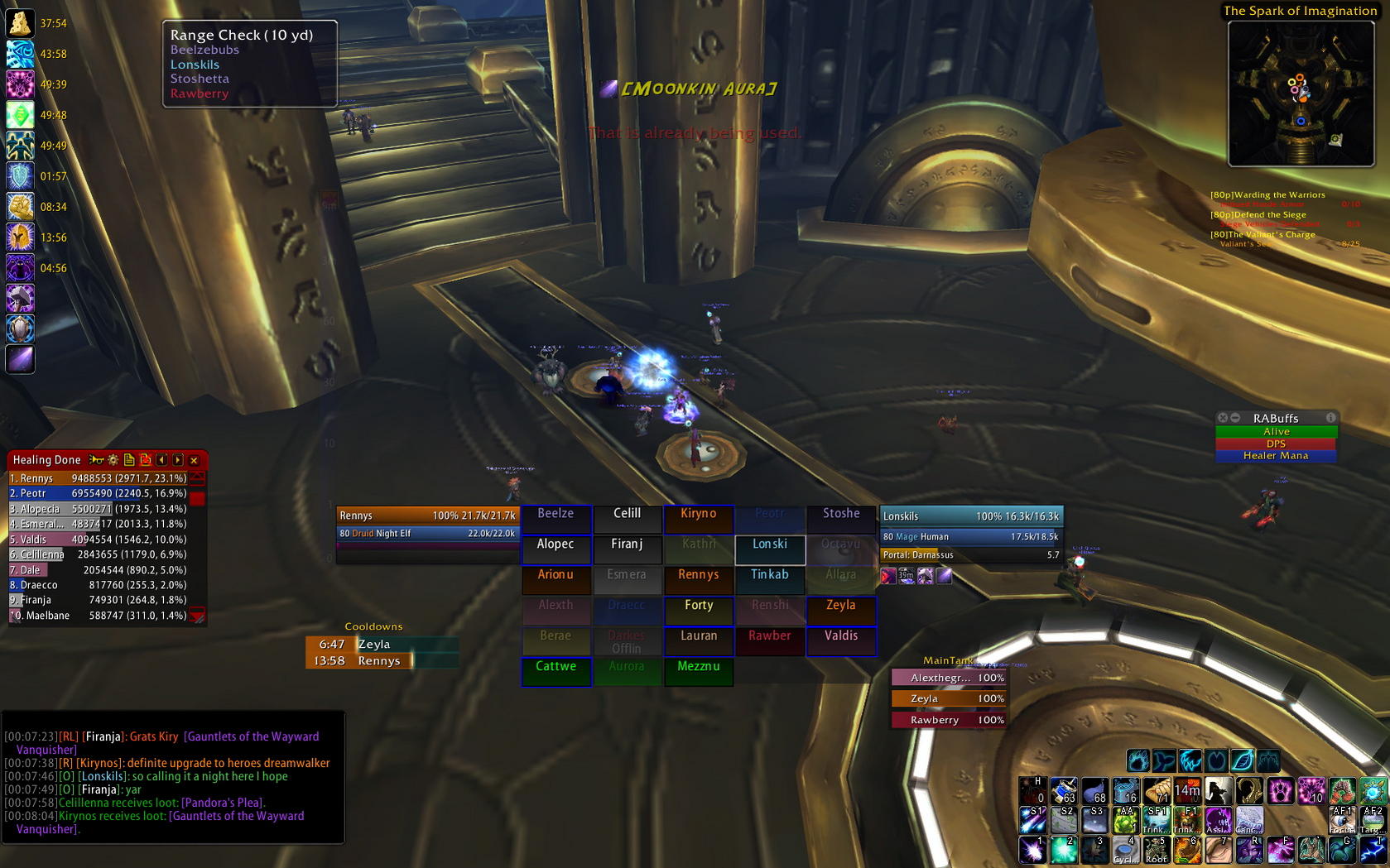The image size is (1390, 868).
Task: Select Rennys row in the Healing Done list
Action: (98, 478)
